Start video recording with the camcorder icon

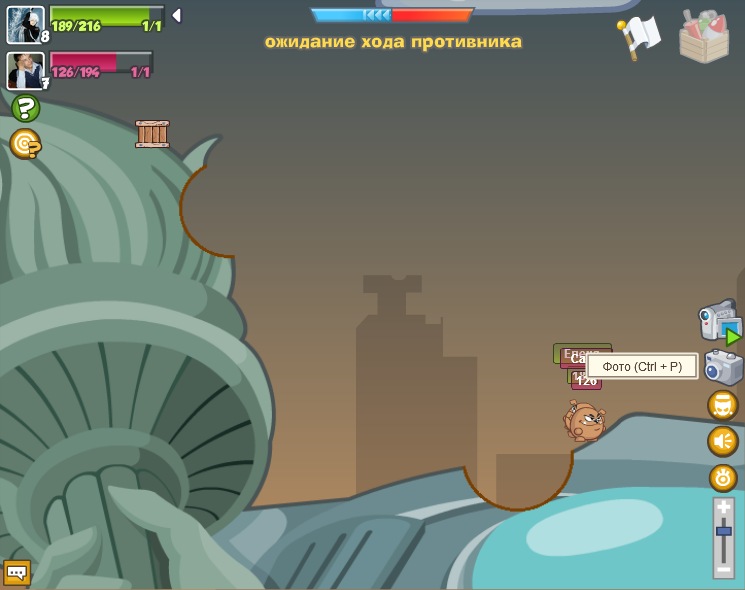click(719, 322)
